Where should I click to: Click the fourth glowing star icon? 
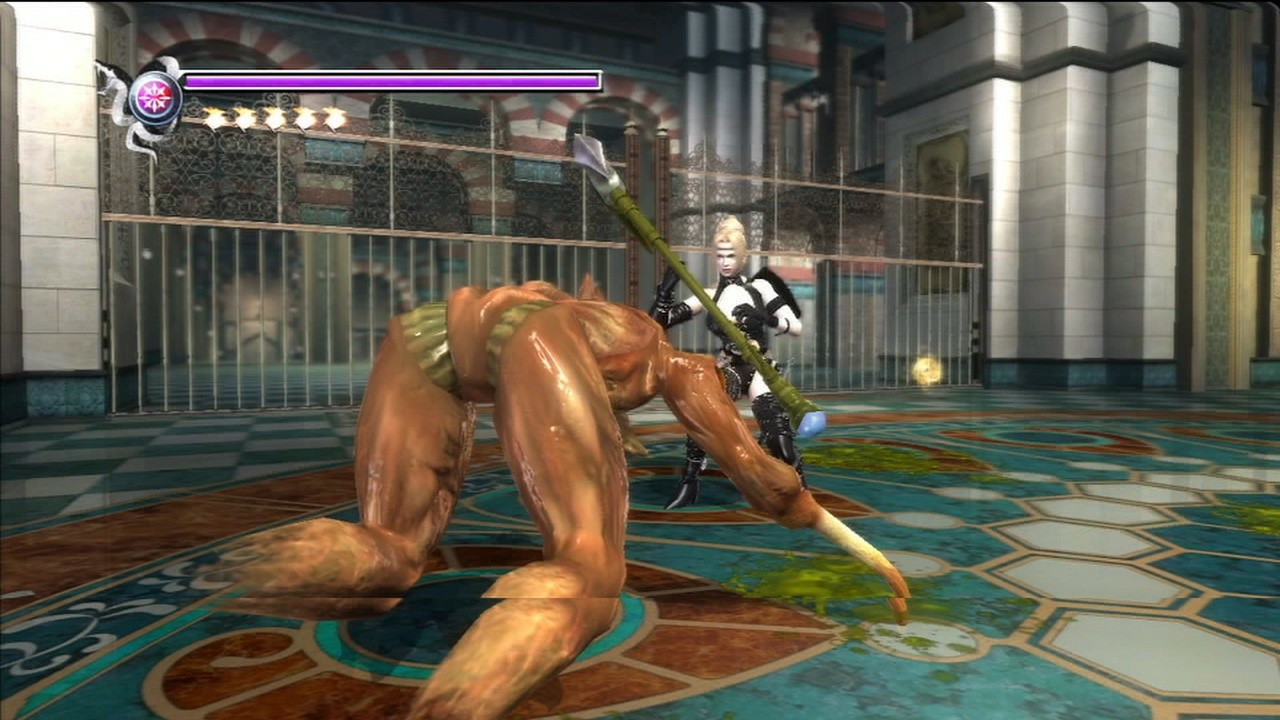(x=307, y=119)
